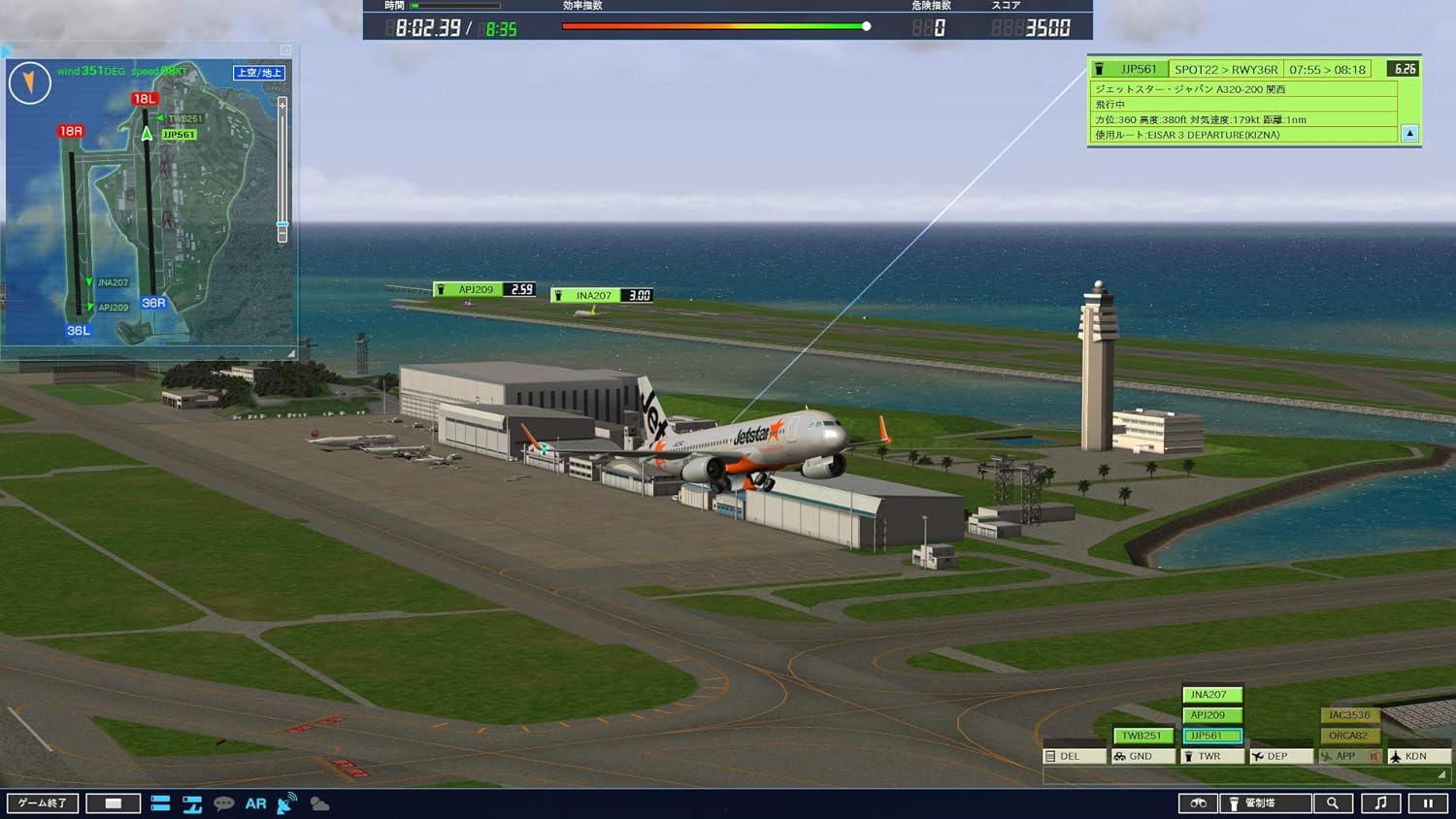Open the flight strip list icon
Screen dimensions: 1456x819
tap(161, 803)
